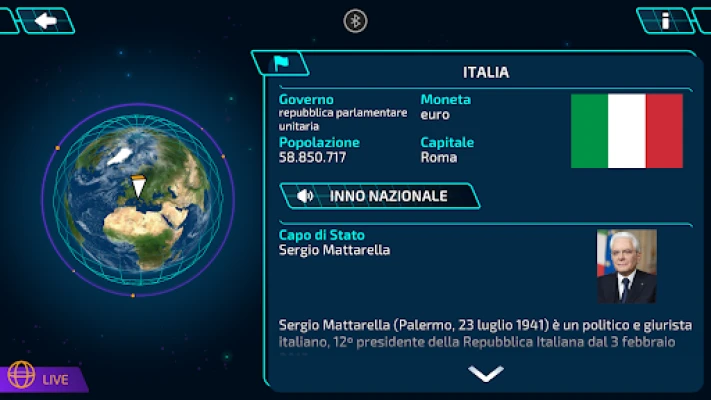This screenshot has height=400, width=711.
Task: Expand the text with the down chevron
Action: point(485,374)
